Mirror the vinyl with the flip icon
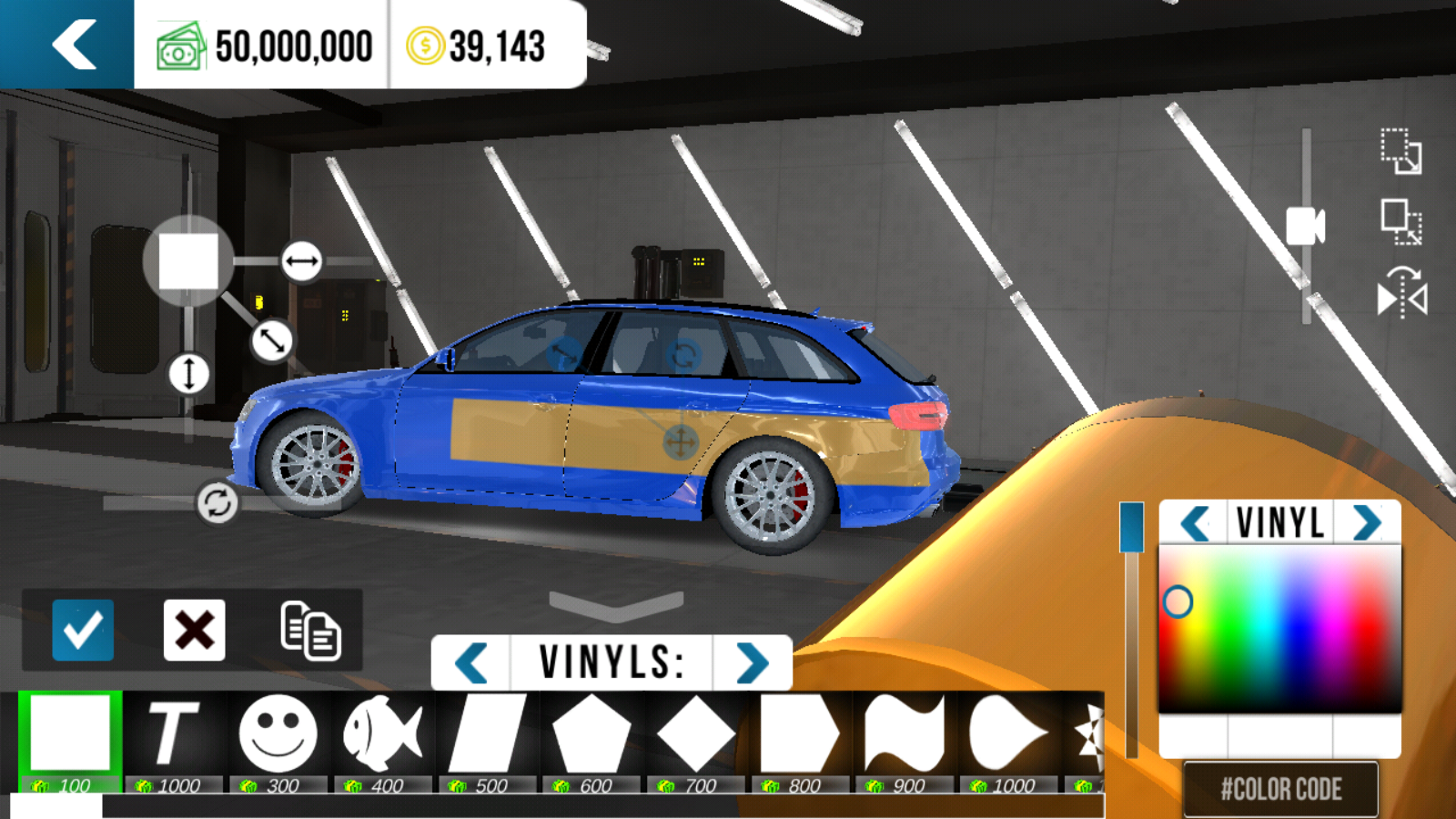The width and height of the screenshot is (1456, 819). click(1401, 294)
